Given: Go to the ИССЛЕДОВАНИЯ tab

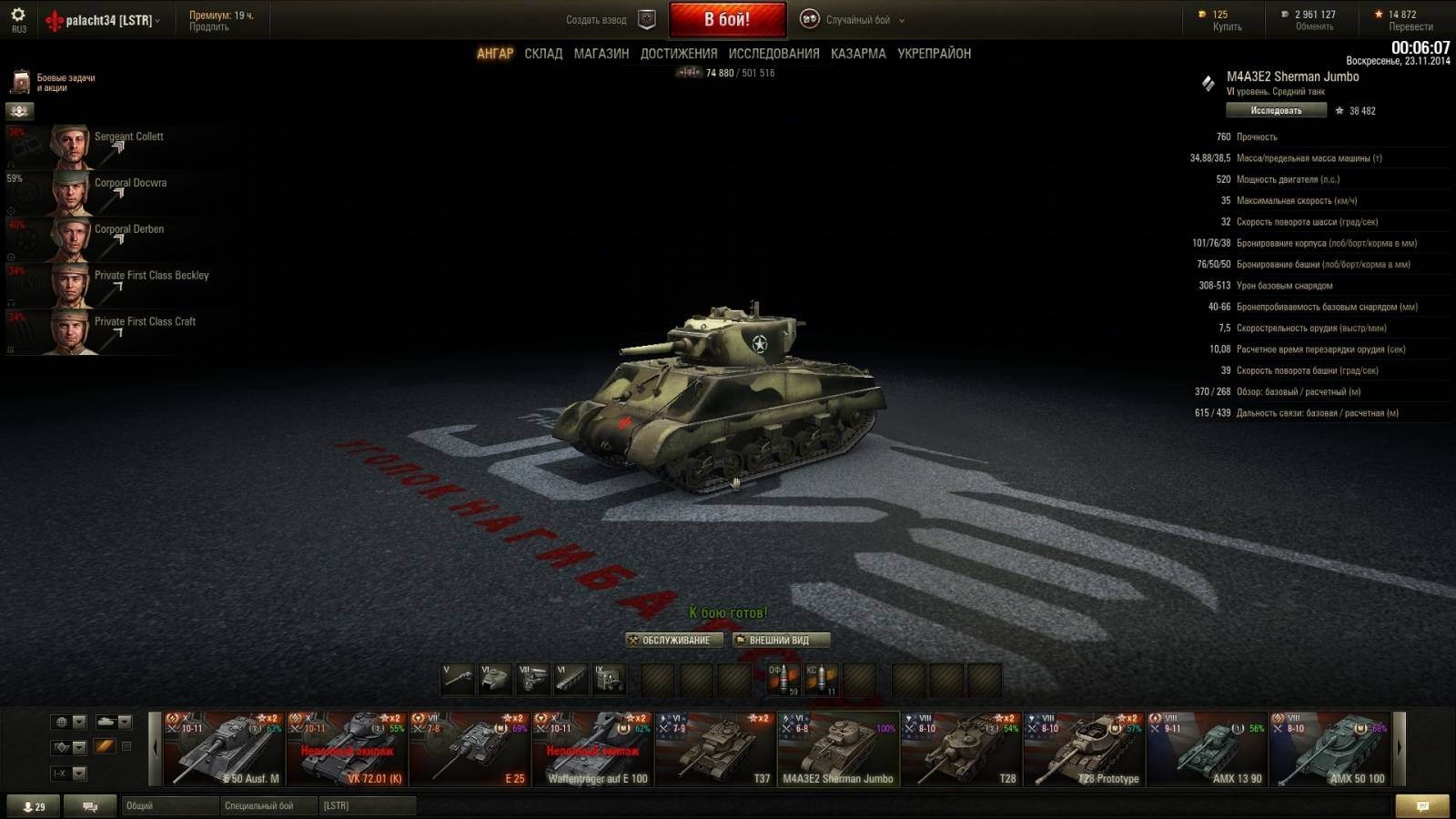Looking at the screenshot, I should (773, 54).
